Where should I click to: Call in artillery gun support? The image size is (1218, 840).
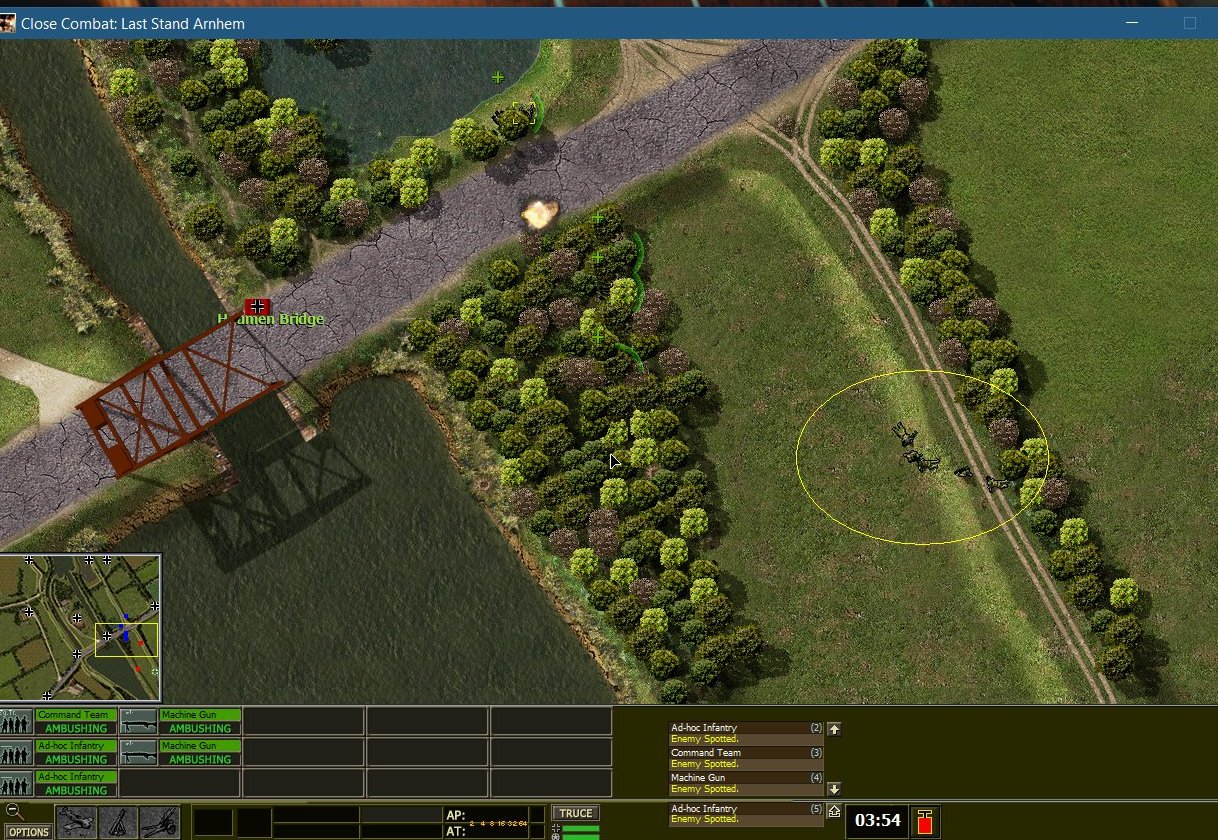159,822
